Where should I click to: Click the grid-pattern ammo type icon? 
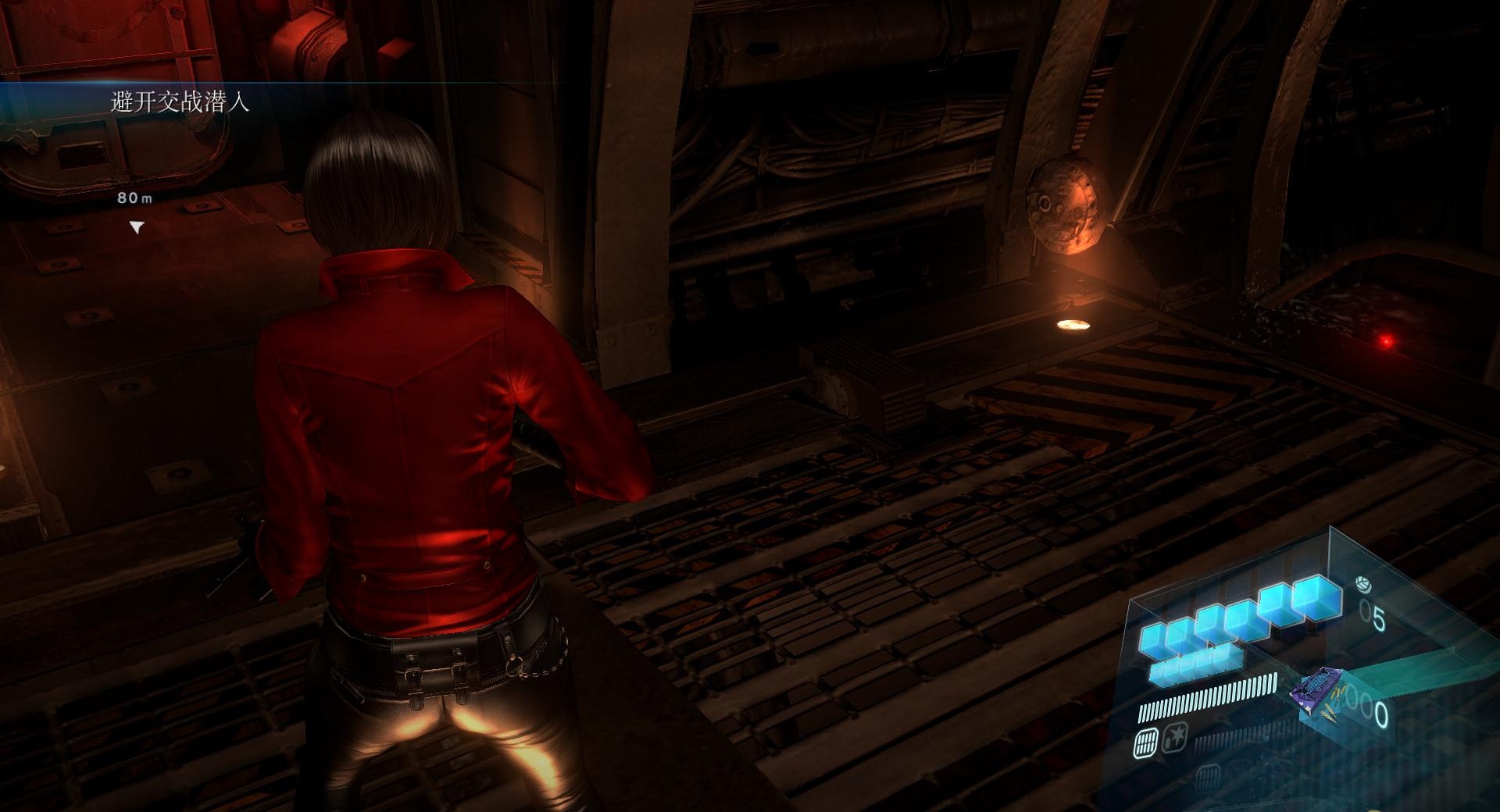1145,742
